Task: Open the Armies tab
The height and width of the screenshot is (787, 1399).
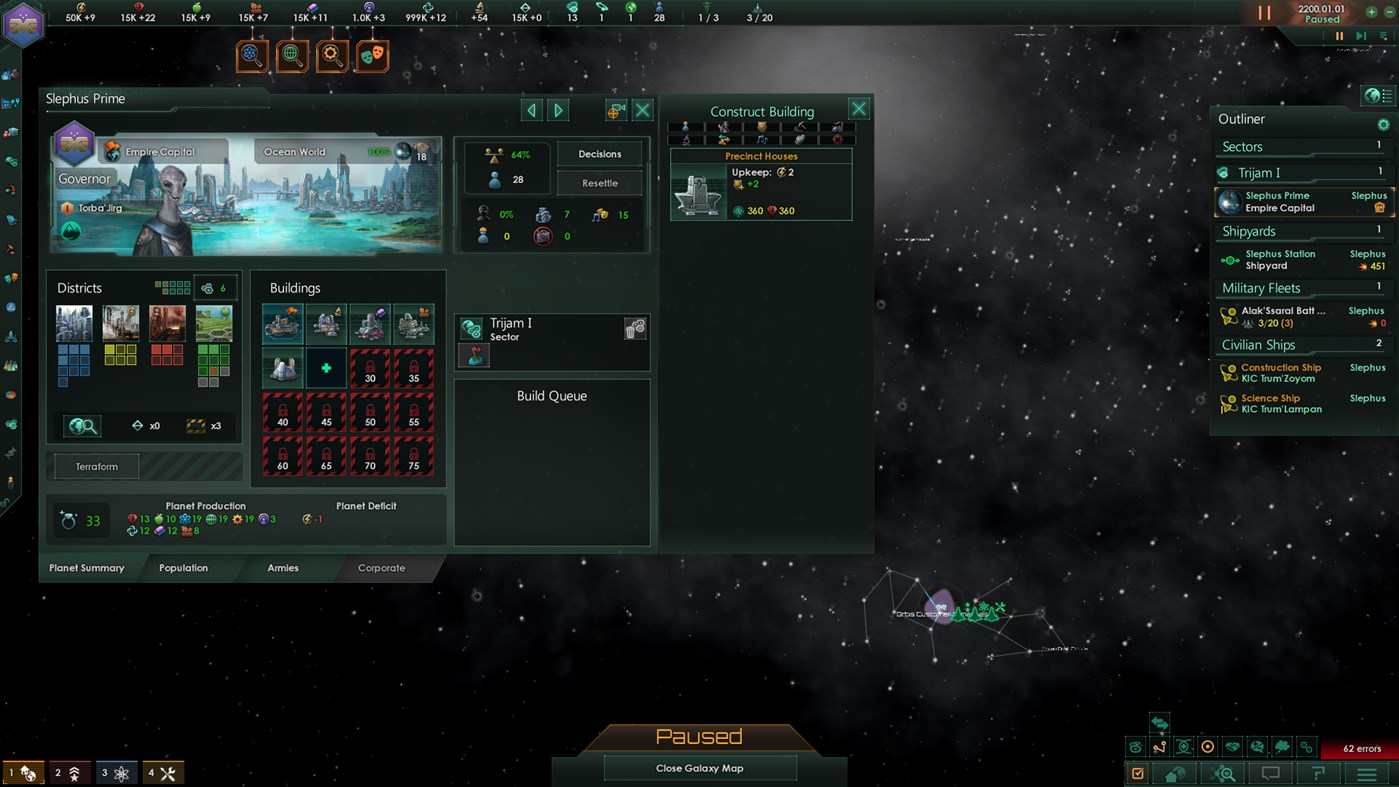Action: pyautogui.click(x=283, y=567)
